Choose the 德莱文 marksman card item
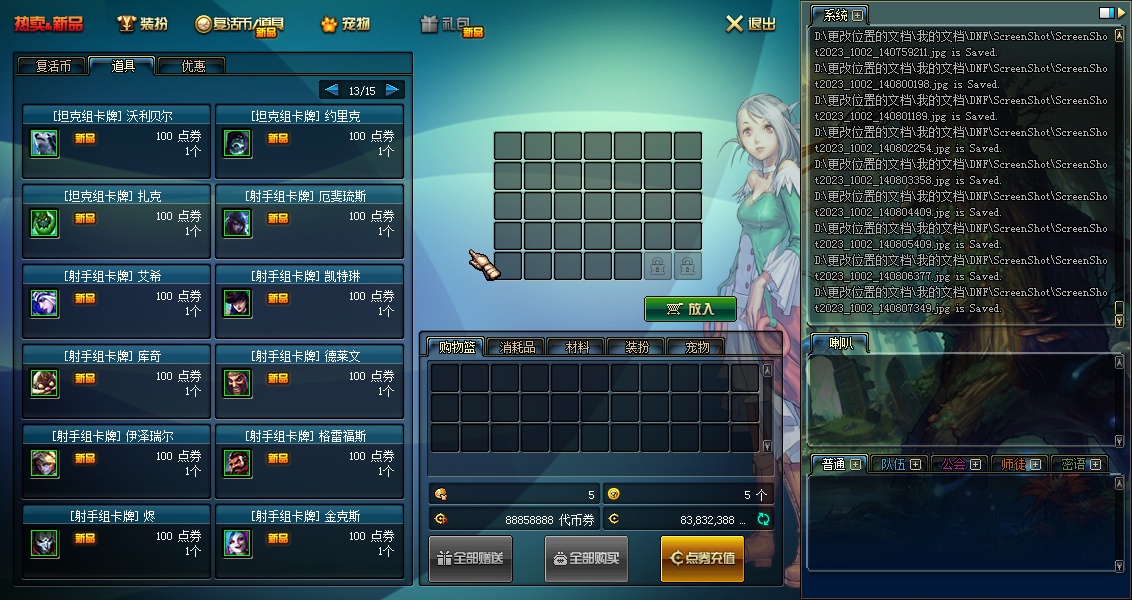 (309, 382)
